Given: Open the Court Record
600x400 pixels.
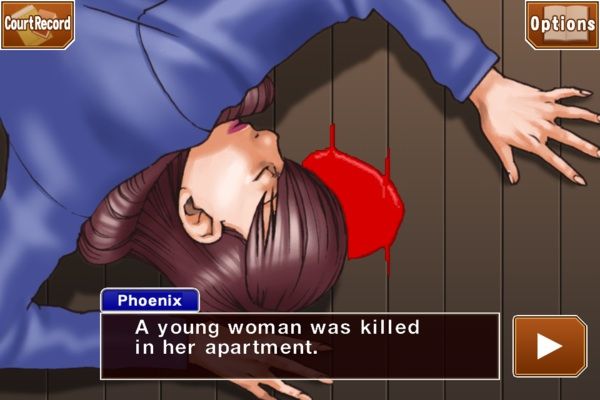Looking at the screenshot, I should (37, 23).
